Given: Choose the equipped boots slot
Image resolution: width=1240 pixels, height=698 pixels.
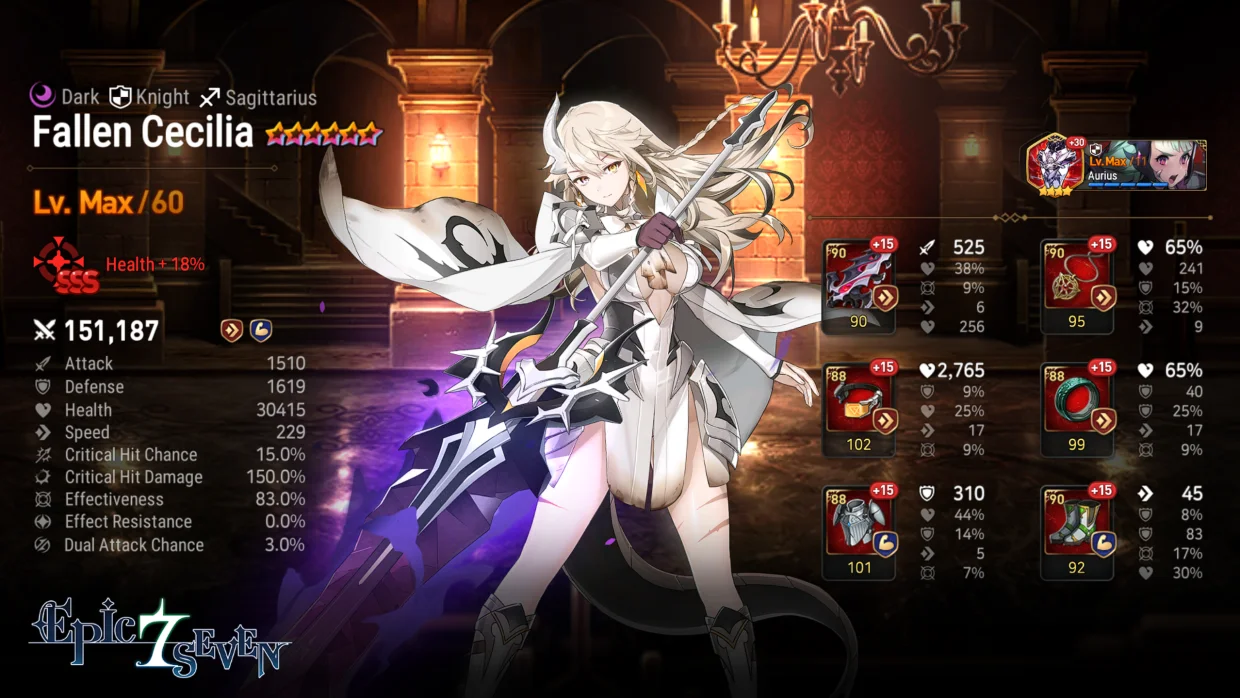Looking at the screenshot, I should coord(1077,531).
